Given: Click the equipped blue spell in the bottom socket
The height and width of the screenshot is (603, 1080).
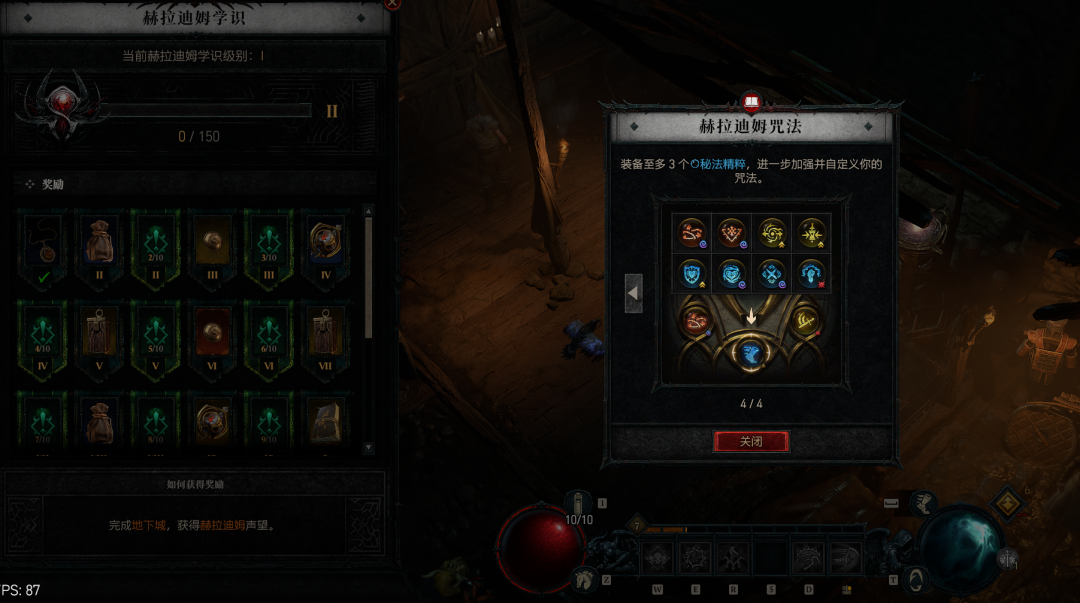Looking at the screenshot, I should pos(751,353).
